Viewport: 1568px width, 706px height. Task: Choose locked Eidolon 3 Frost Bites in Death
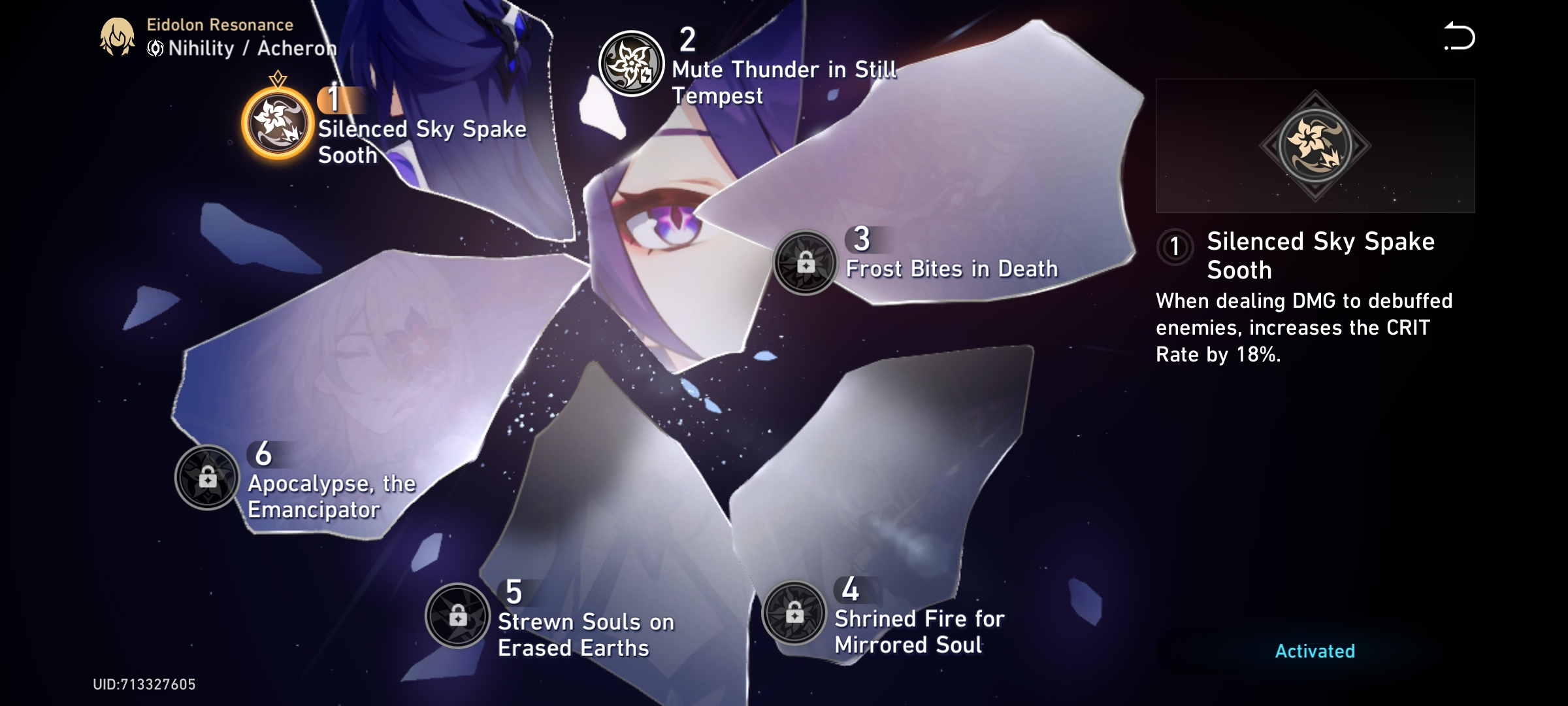tap(805, 263)
